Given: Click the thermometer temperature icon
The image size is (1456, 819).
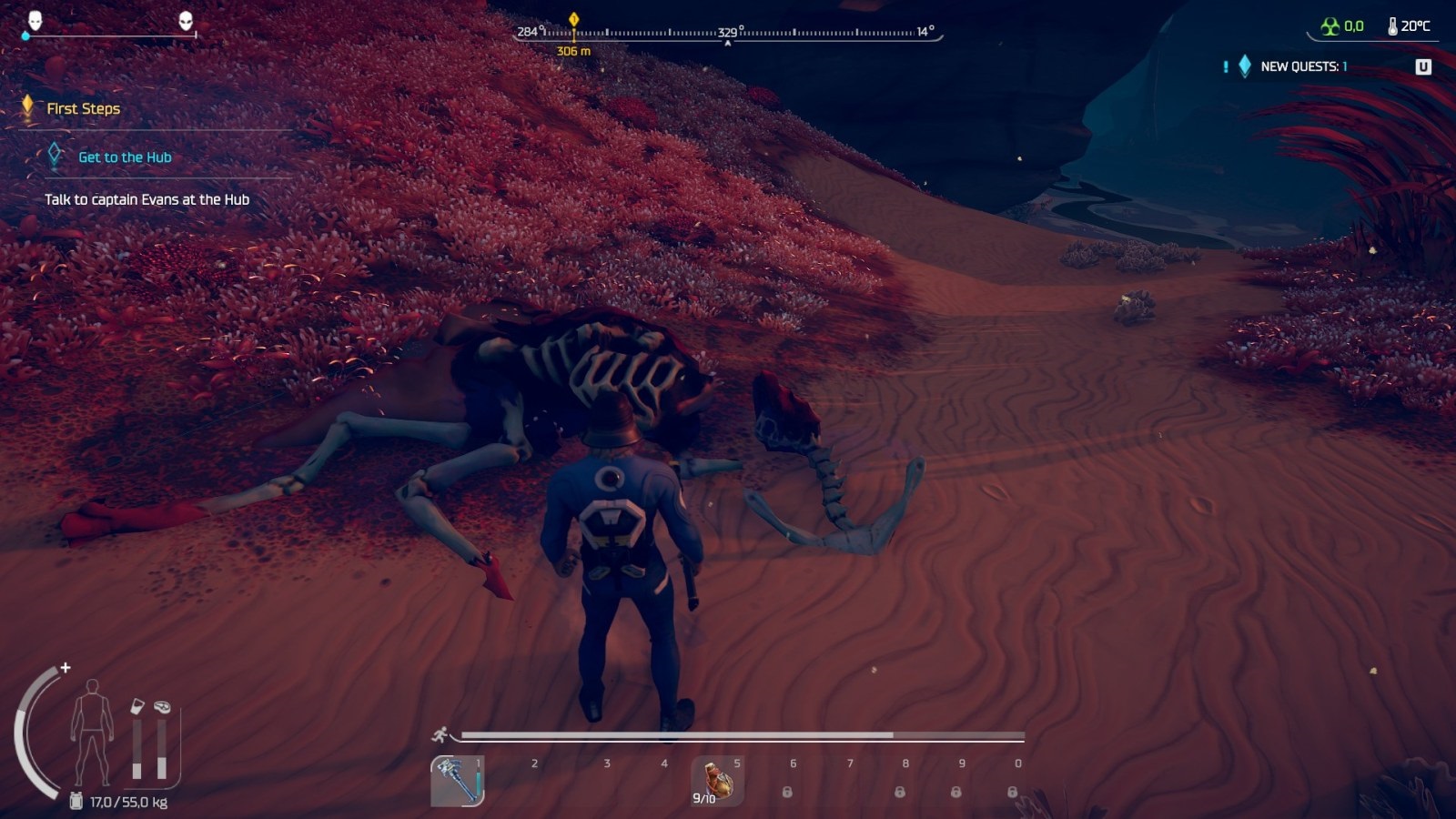Looking at the screenshot, I should pyautogui.click(x=1392, y=26).
